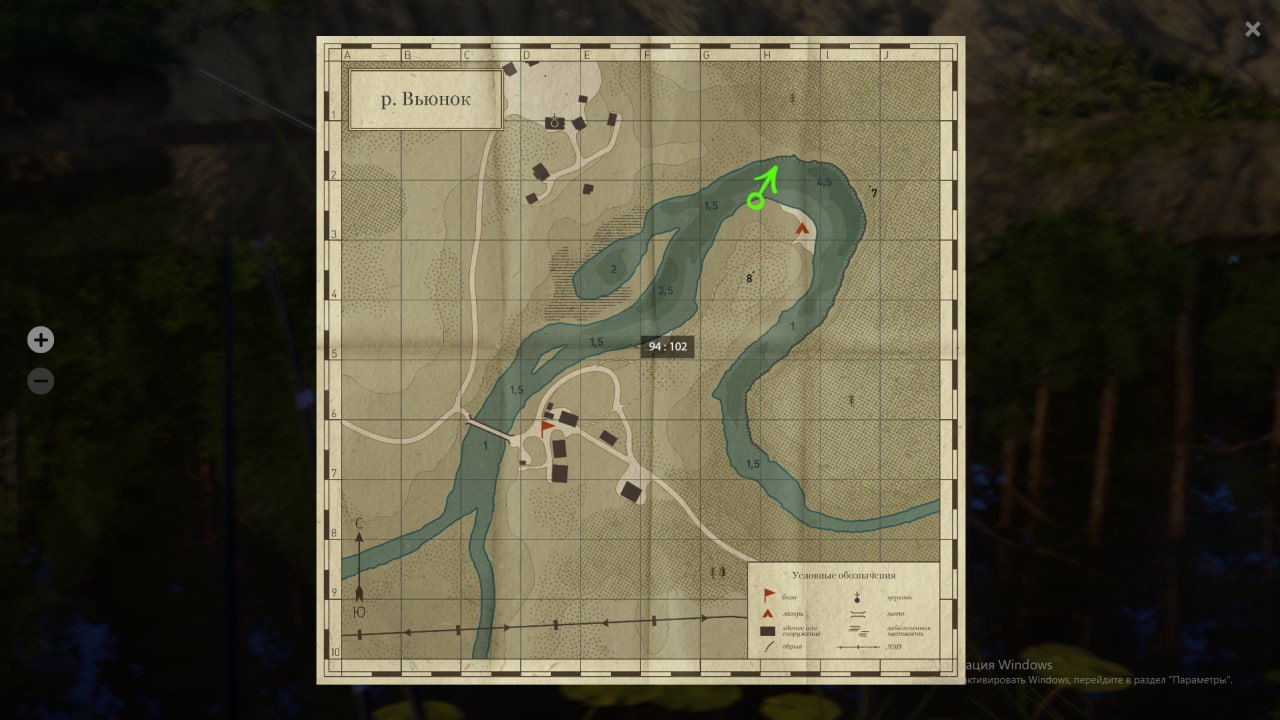
Task: Click the footbridge symbol in the legend
Action: pos(857,613)
